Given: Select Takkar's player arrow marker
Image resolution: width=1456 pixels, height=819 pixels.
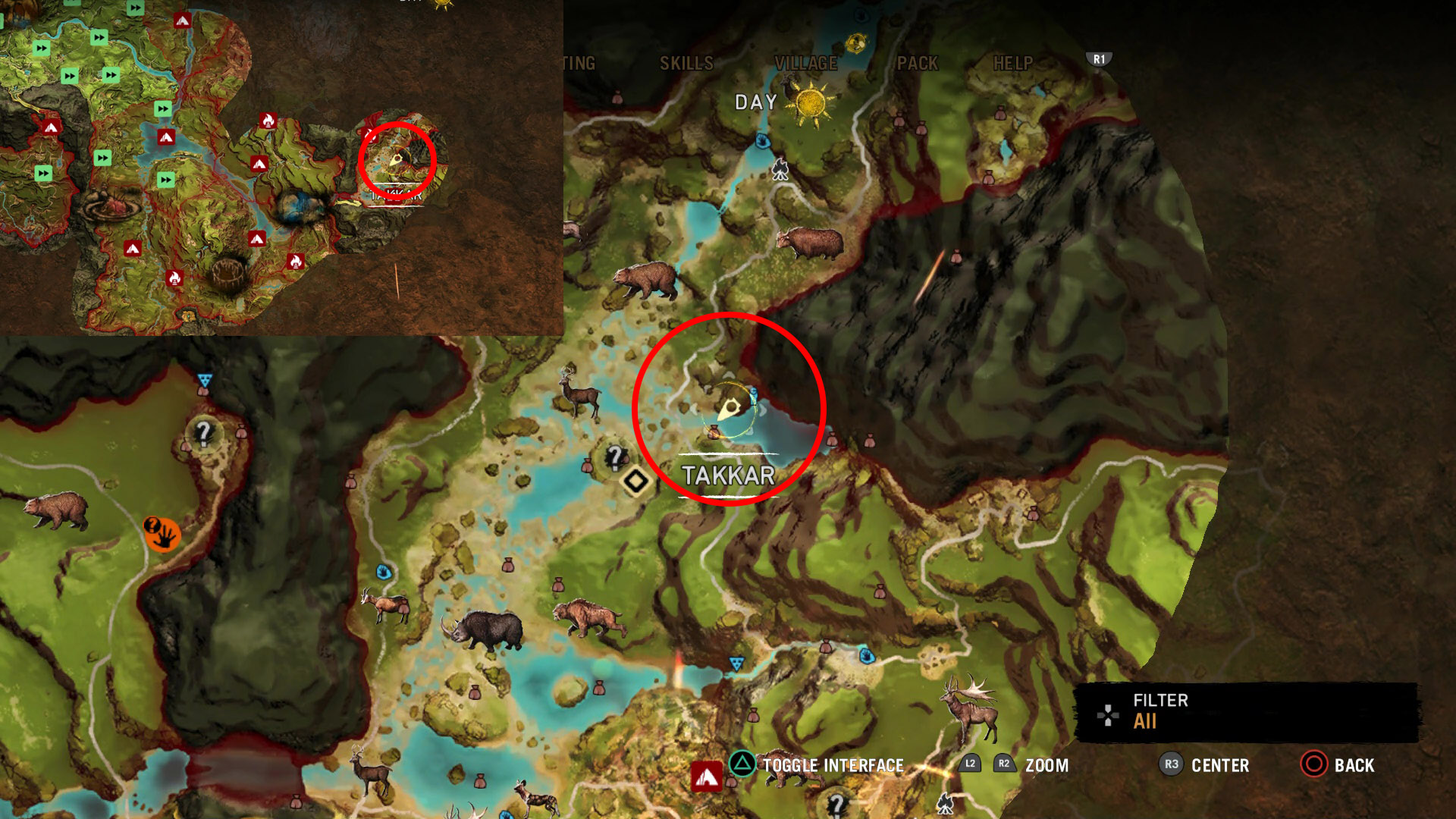Looking at the screenshot, I should point(730,410).
